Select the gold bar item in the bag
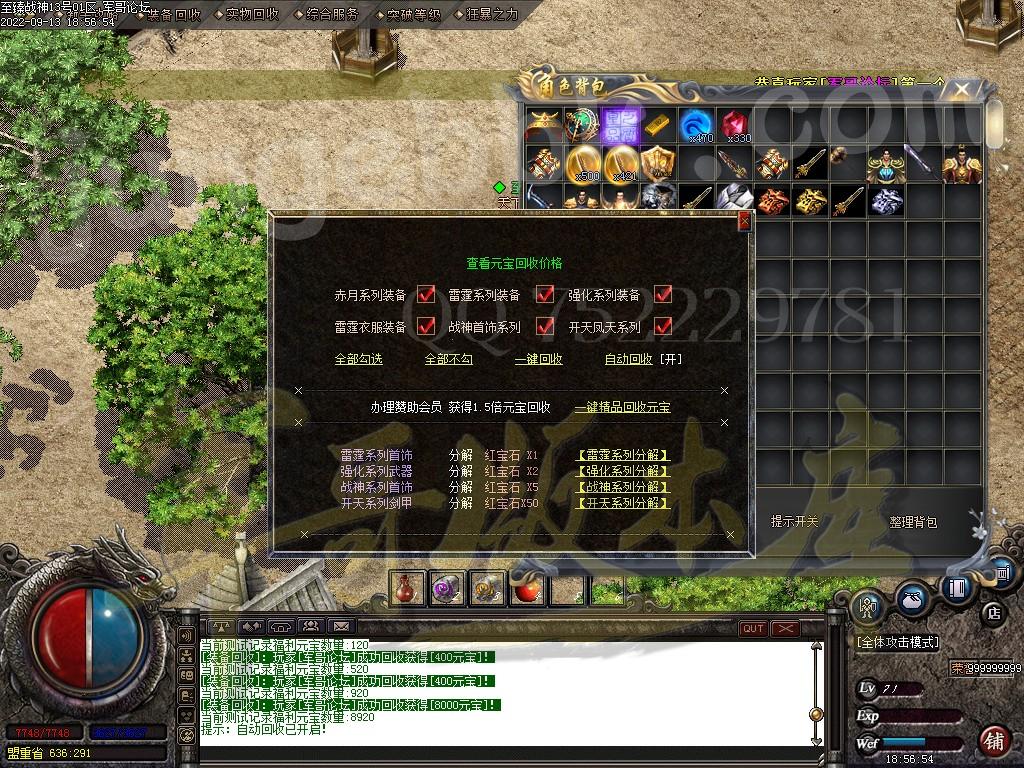Viewport: 1024px width, 768px height. 657,124
